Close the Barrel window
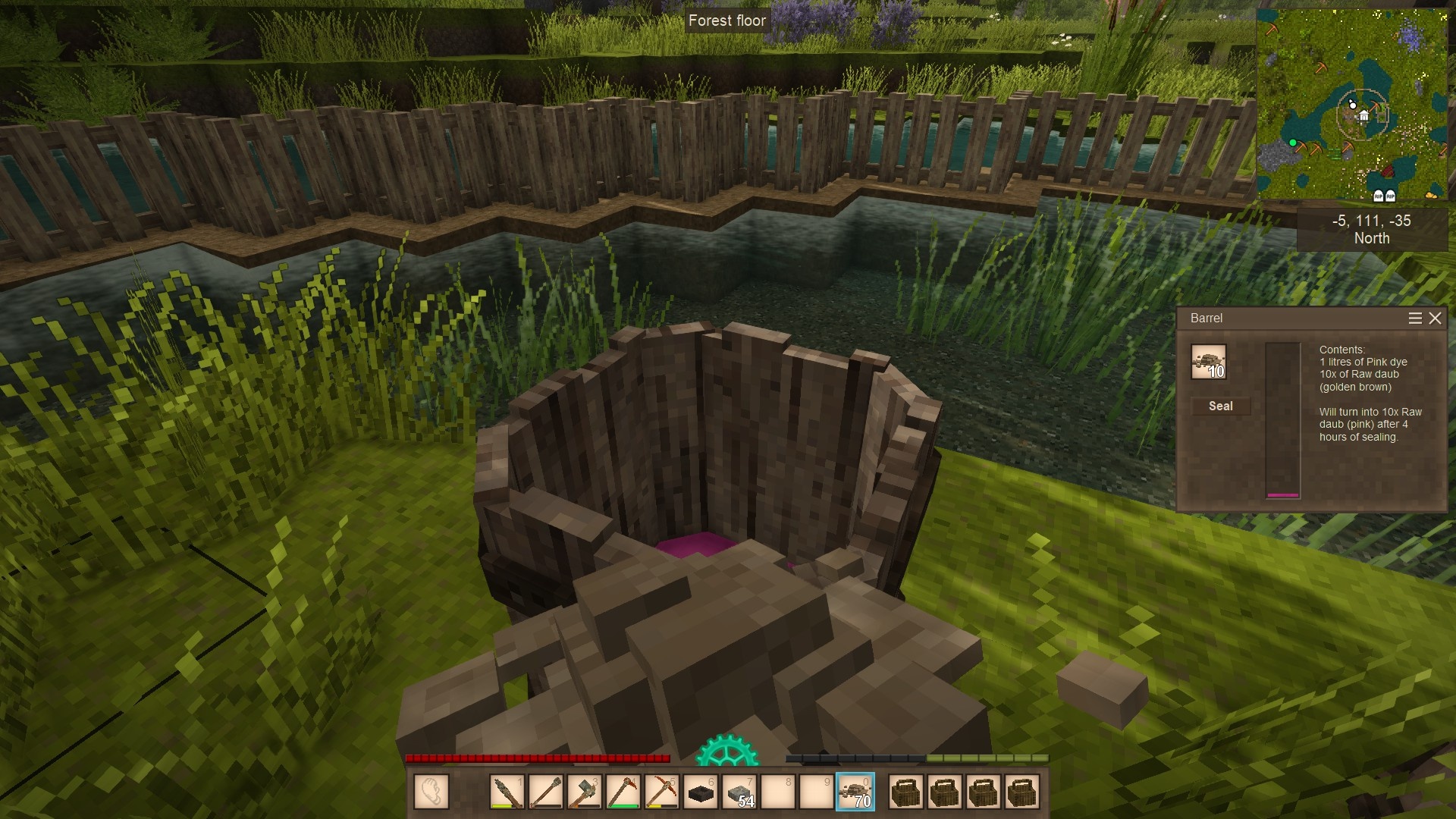This screenshot has height=819, width=1456. coord(1435,318)
